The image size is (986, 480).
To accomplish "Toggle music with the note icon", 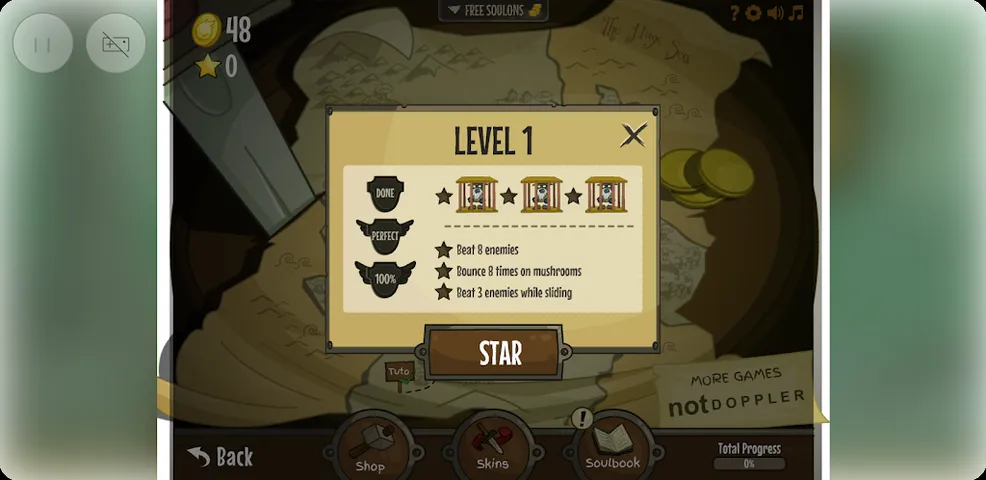I will [796, 13].
